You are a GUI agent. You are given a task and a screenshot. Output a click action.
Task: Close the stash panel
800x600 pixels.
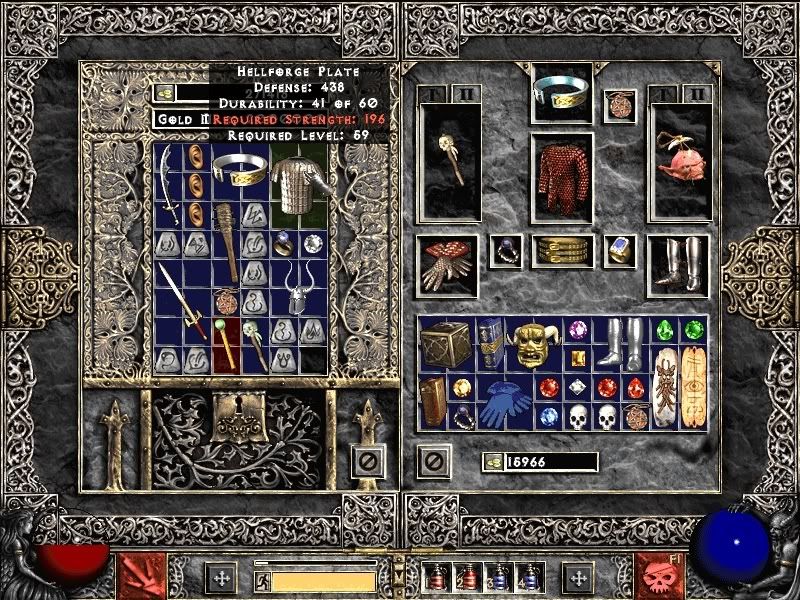(x=368, y=461)
